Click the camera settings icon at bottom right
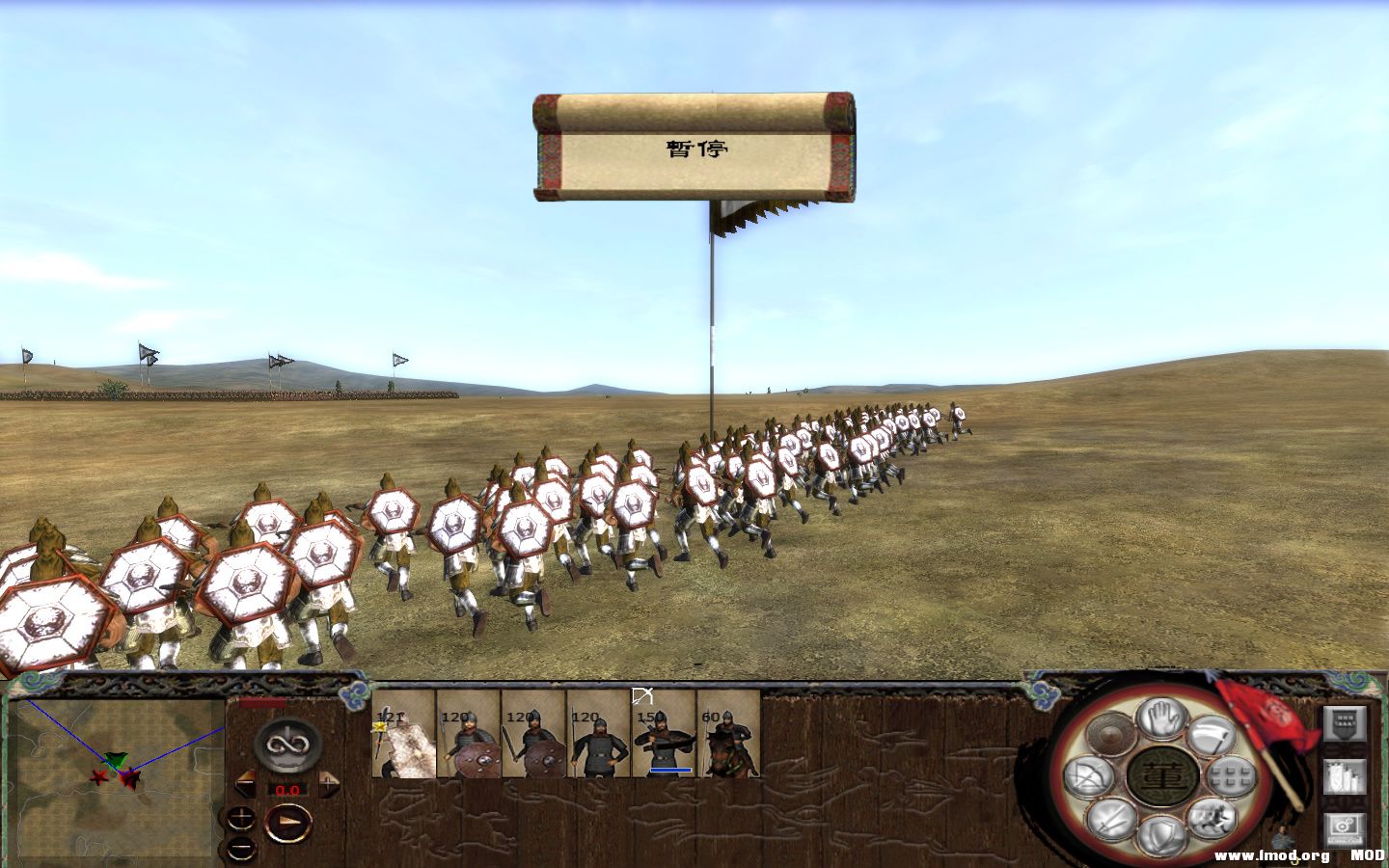 [x=1342, y=827]
